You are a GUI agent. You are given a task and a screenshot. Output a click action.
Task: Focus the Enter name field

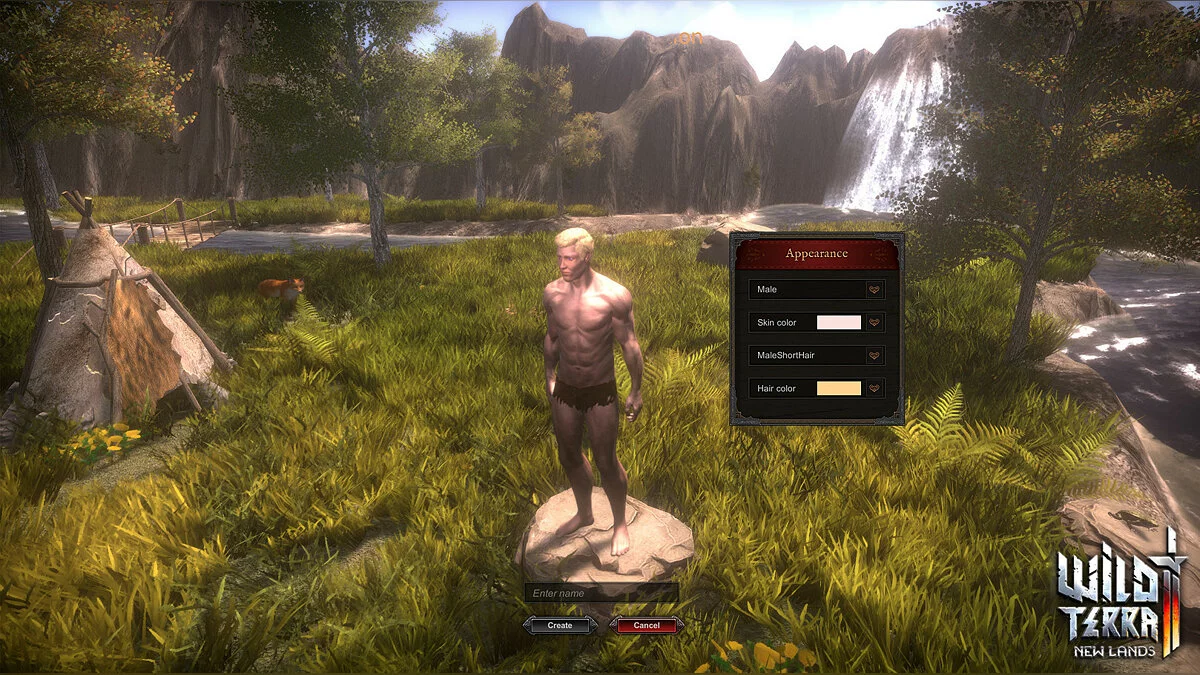601,593
